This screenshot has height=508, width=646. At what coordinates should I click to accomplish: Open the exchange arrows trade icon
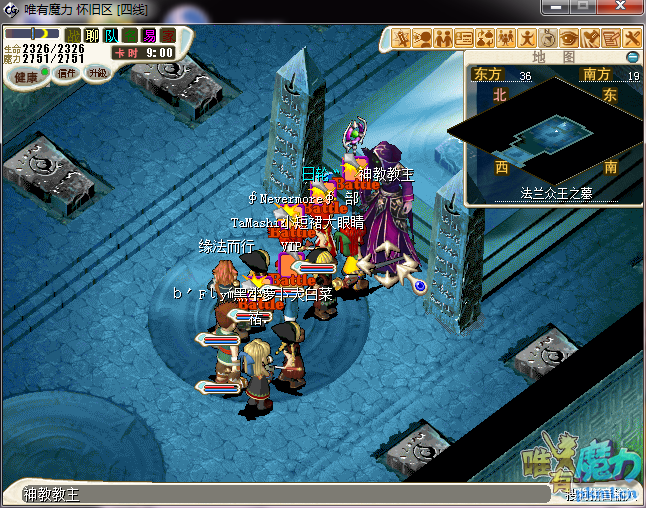[x=485, y=38]
